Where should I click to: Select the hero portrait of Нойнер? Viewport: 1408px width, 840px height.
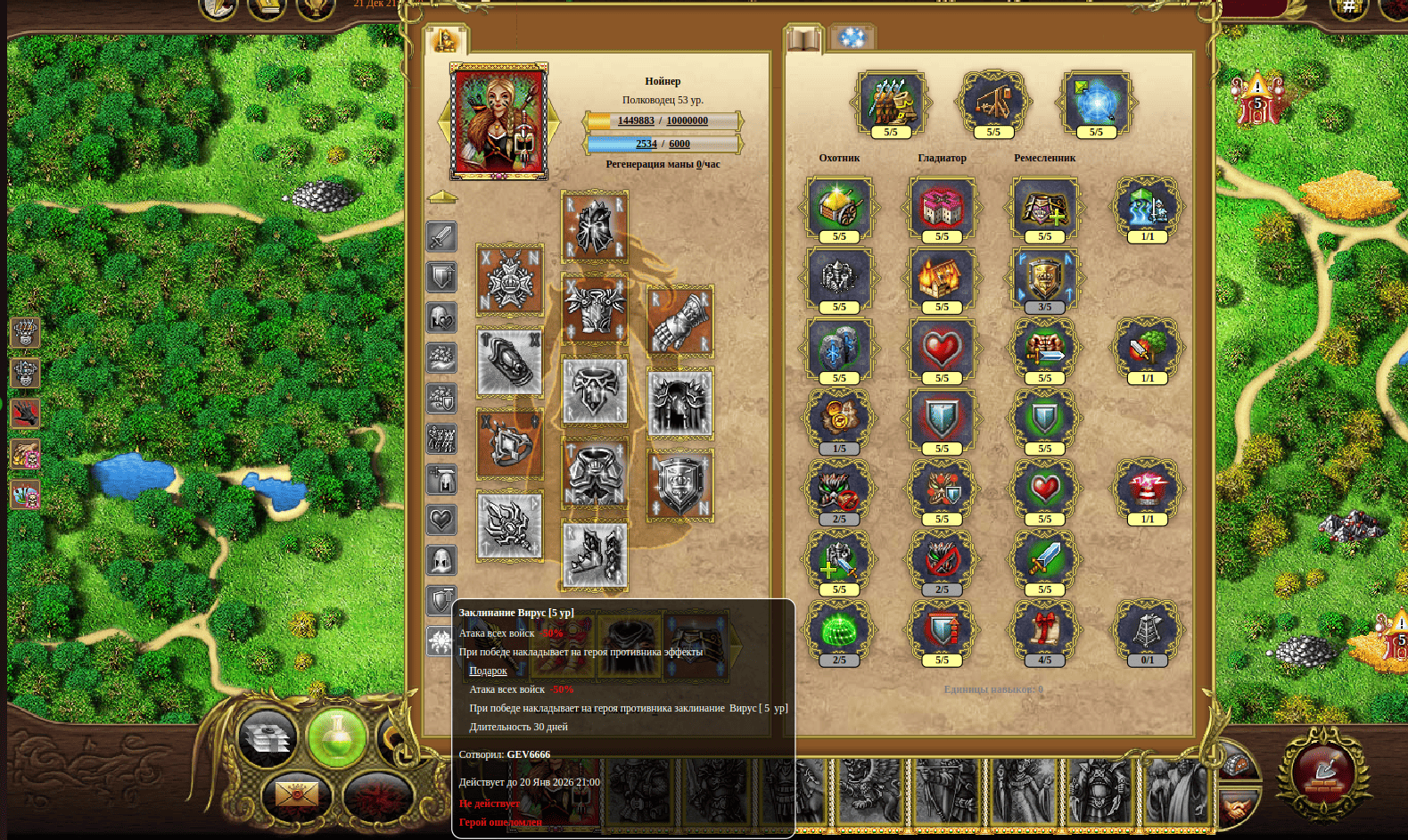(498, 121)
